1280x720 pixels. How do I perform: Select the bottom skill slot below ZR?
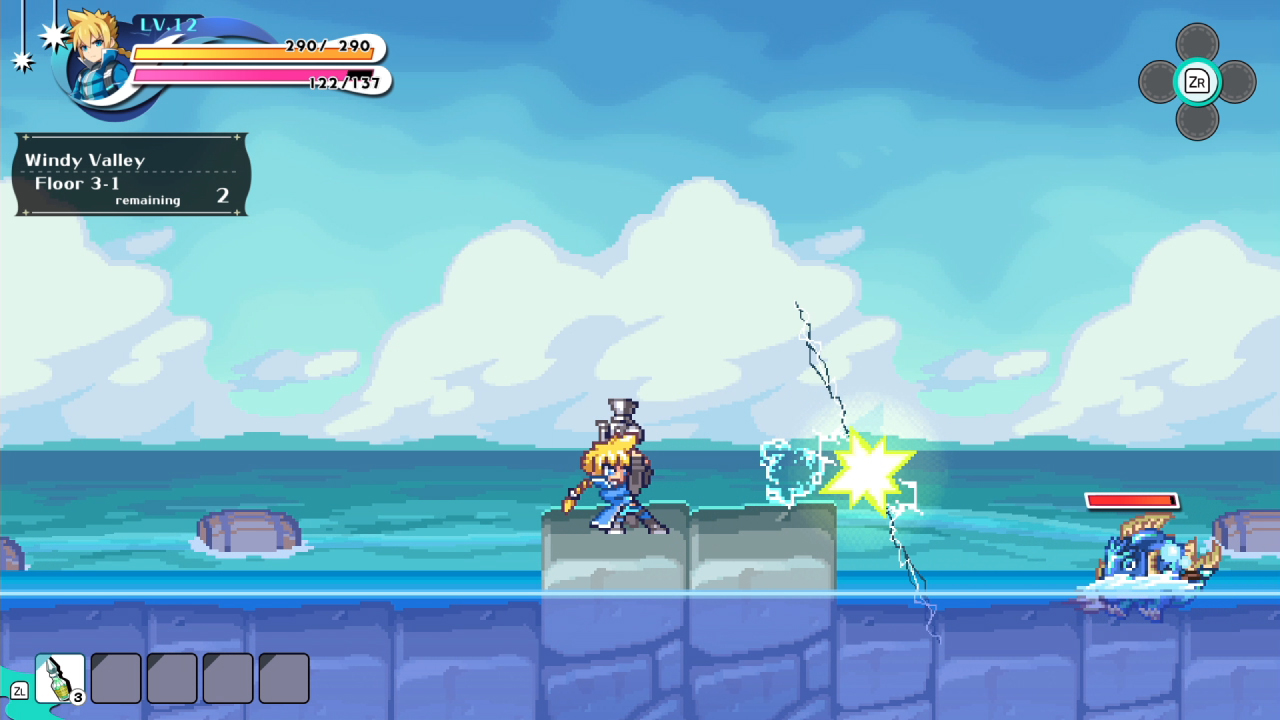[1197, 122]
